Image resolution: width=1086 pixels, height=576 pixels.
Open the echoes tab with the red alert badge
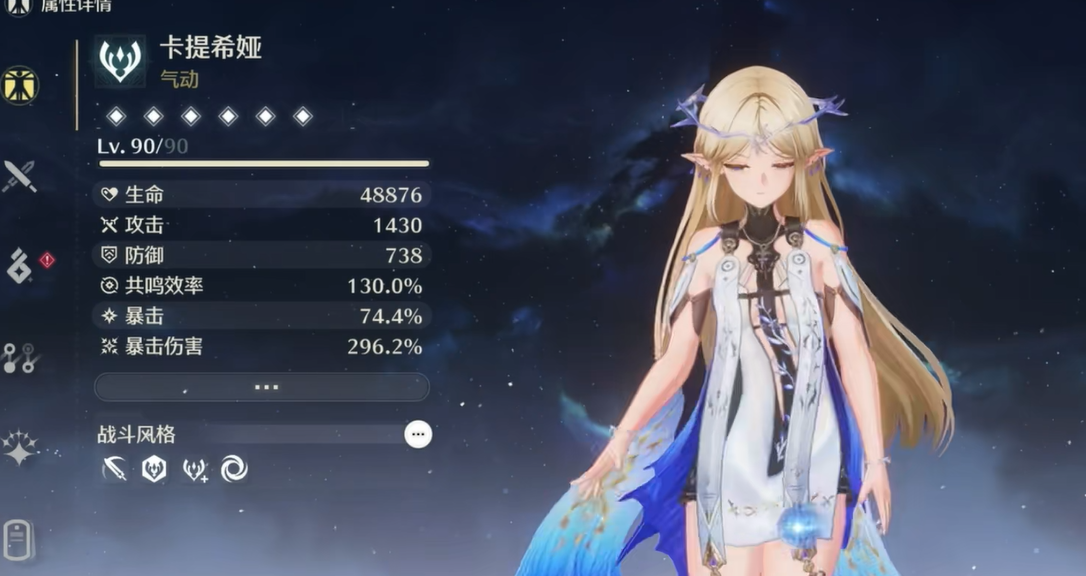click(x=20, y=266)
